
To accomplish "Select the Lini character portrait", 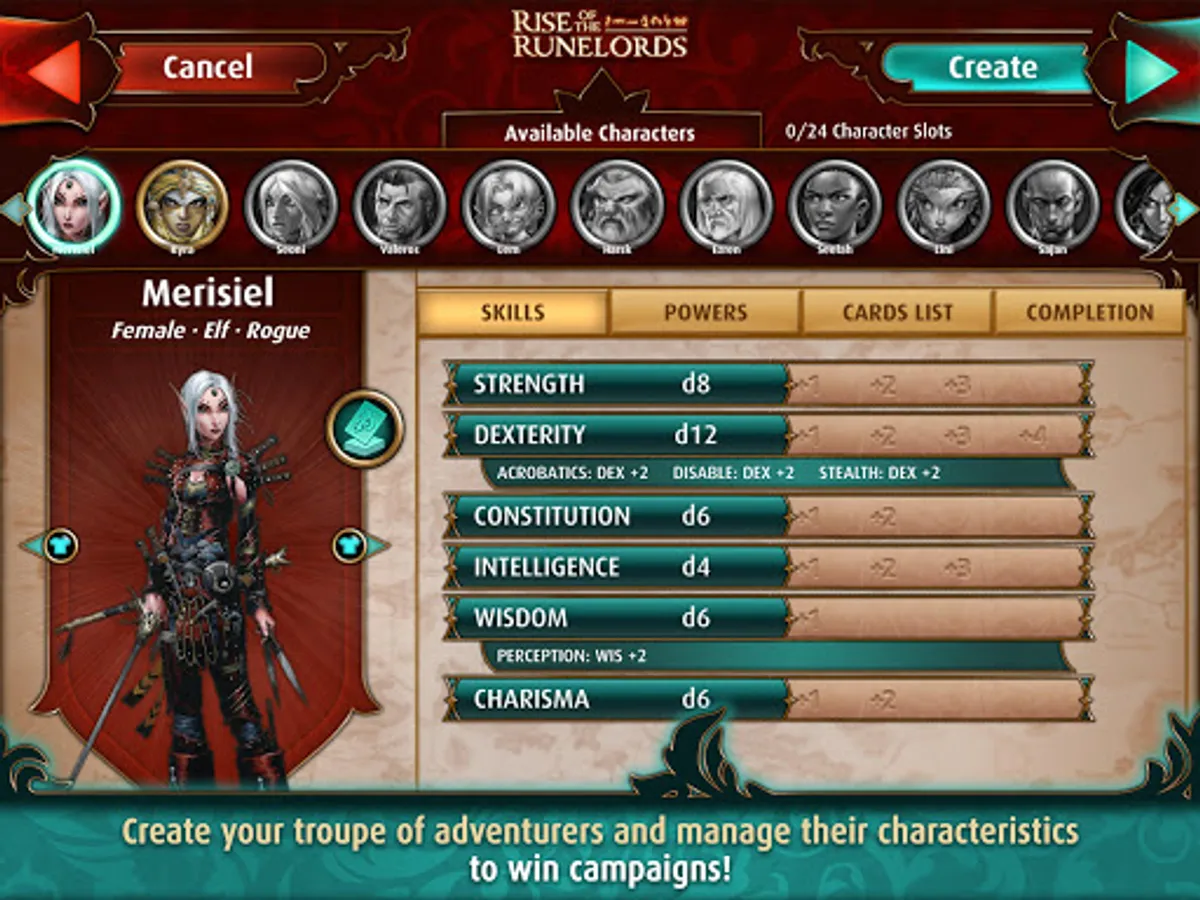I will [x=944, y=207].
